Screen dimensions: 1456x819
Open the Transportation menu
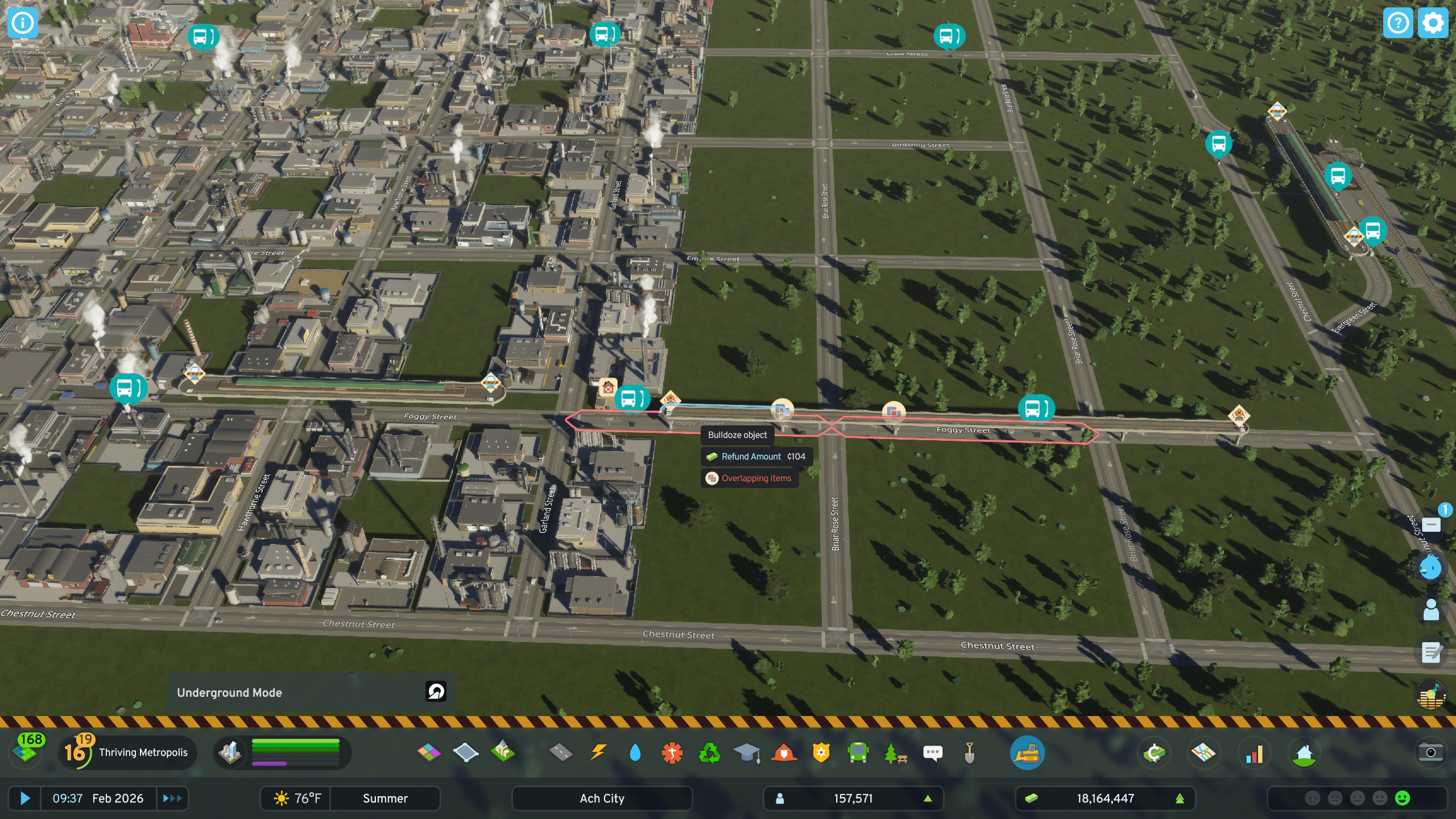tap(858, 752)
